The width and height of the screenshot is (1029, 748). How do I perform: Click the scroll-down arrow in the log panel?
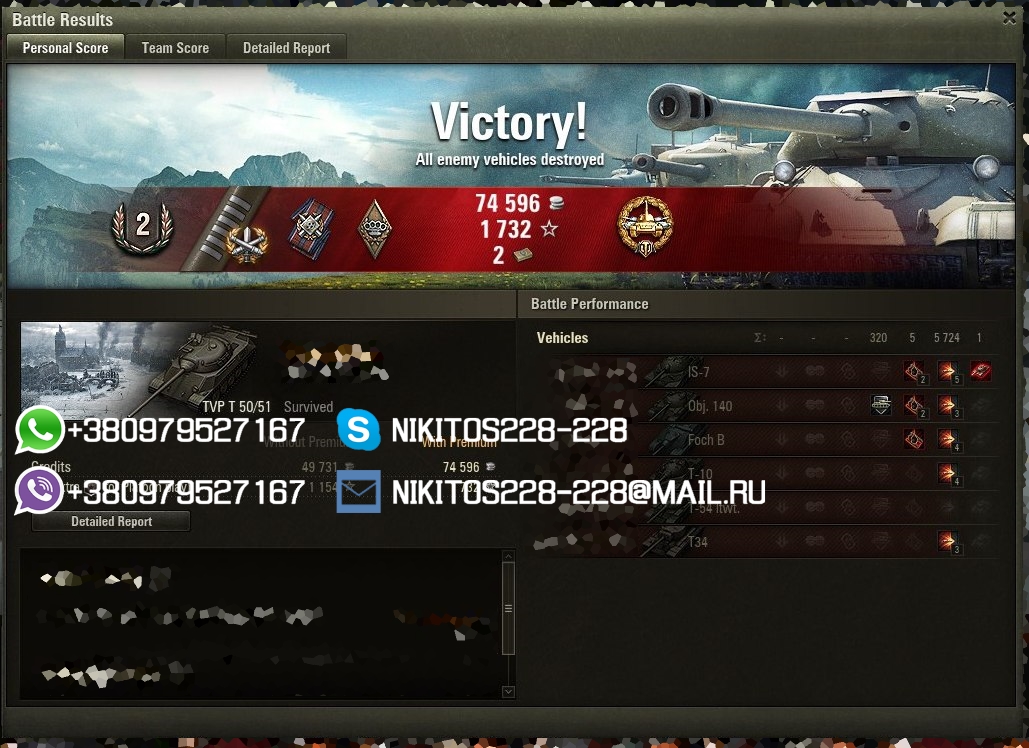click(508, 691)
